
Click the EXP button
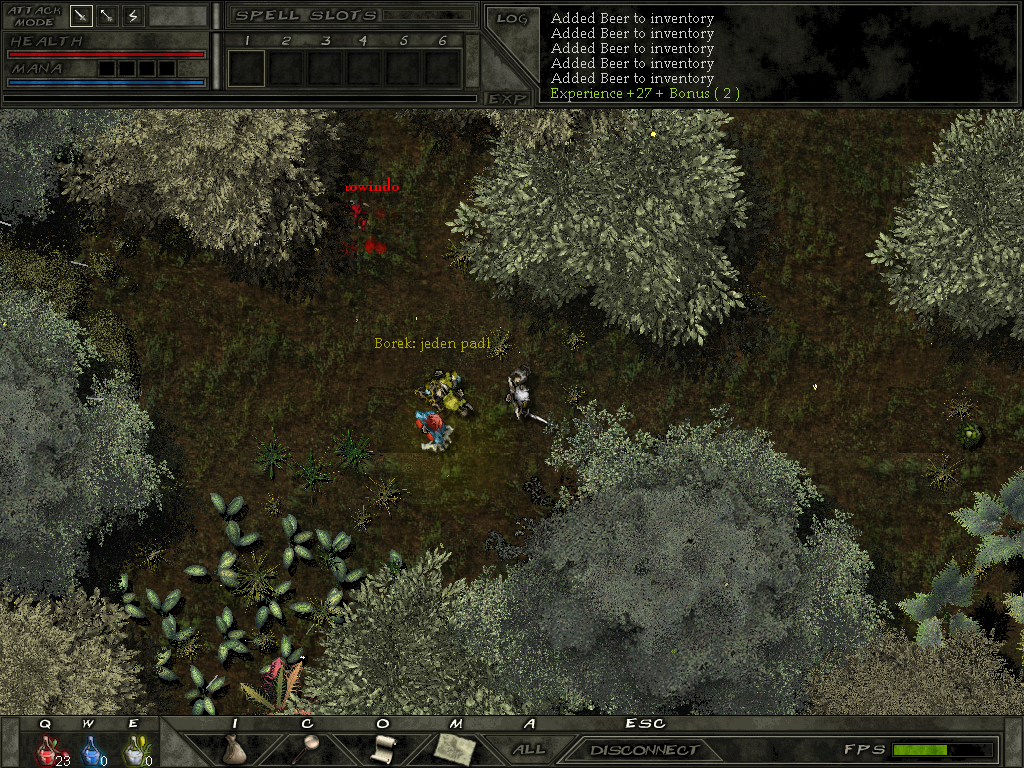click(x=507, y=98)
